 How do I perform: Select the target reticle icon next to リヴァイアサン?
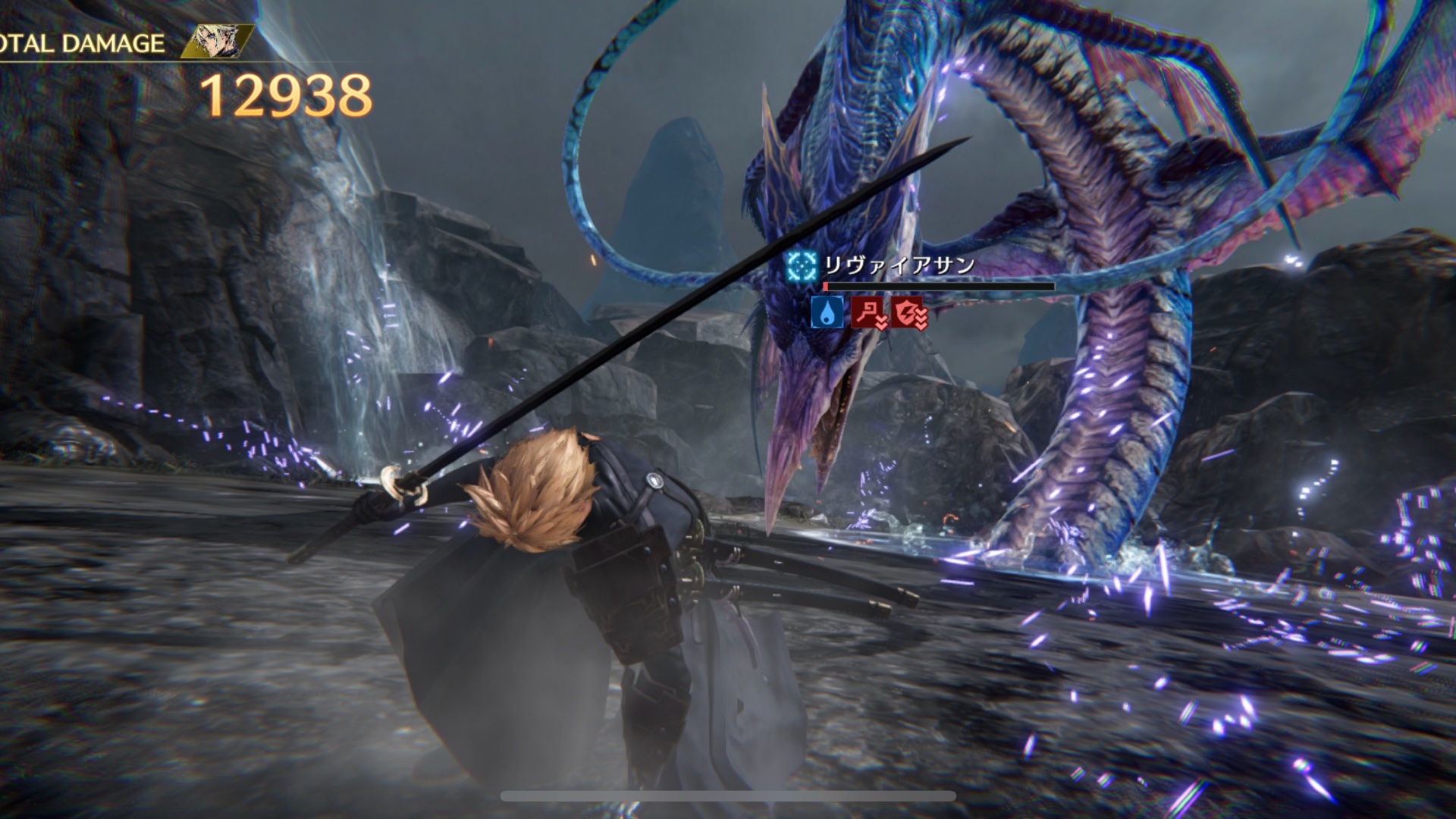coord(802,265)
